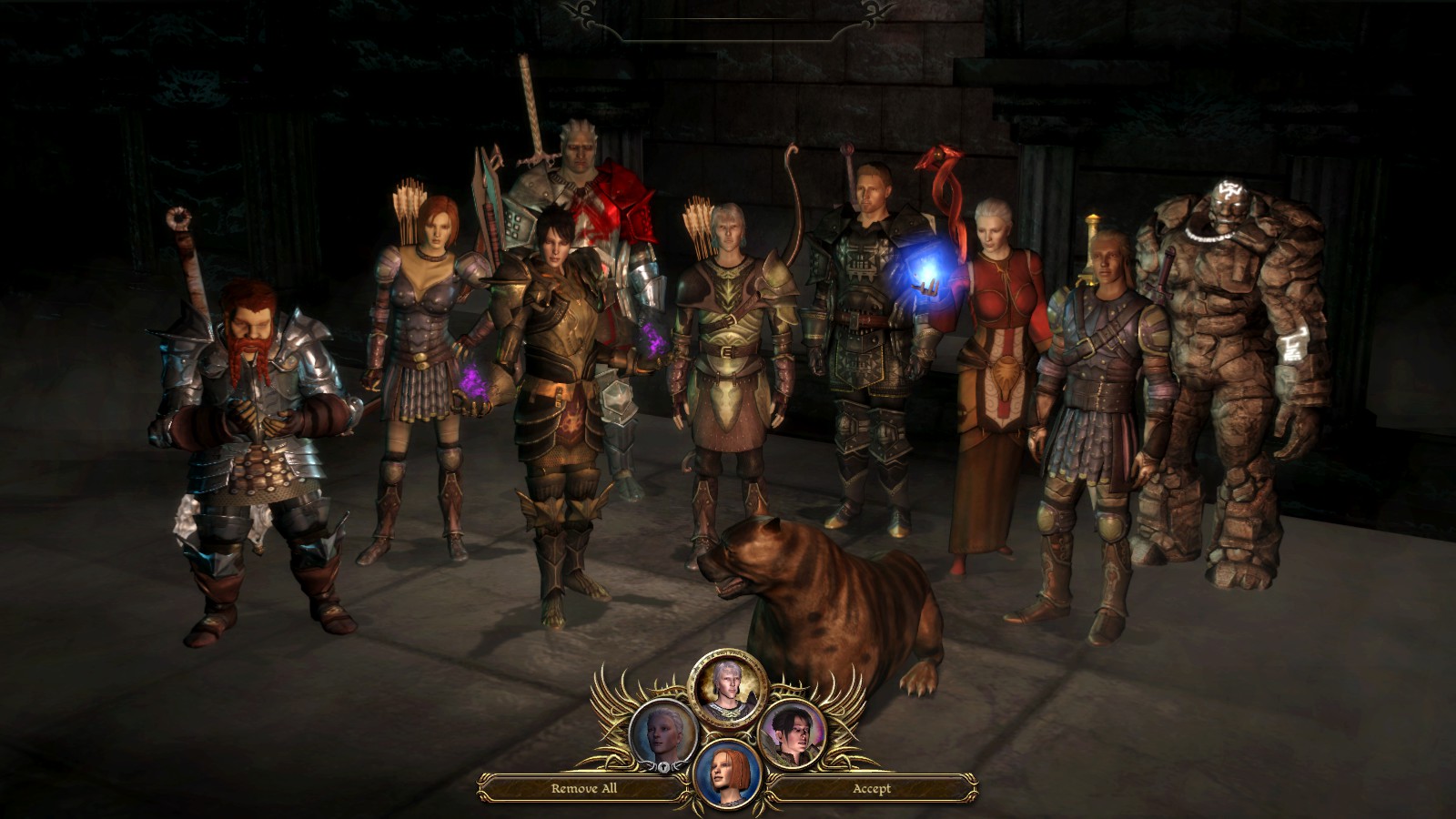The height and width of the screenshot is (819, 1456).
Task: Select Morrigan's dark-haired portrait
Action: tap(792, 733)
